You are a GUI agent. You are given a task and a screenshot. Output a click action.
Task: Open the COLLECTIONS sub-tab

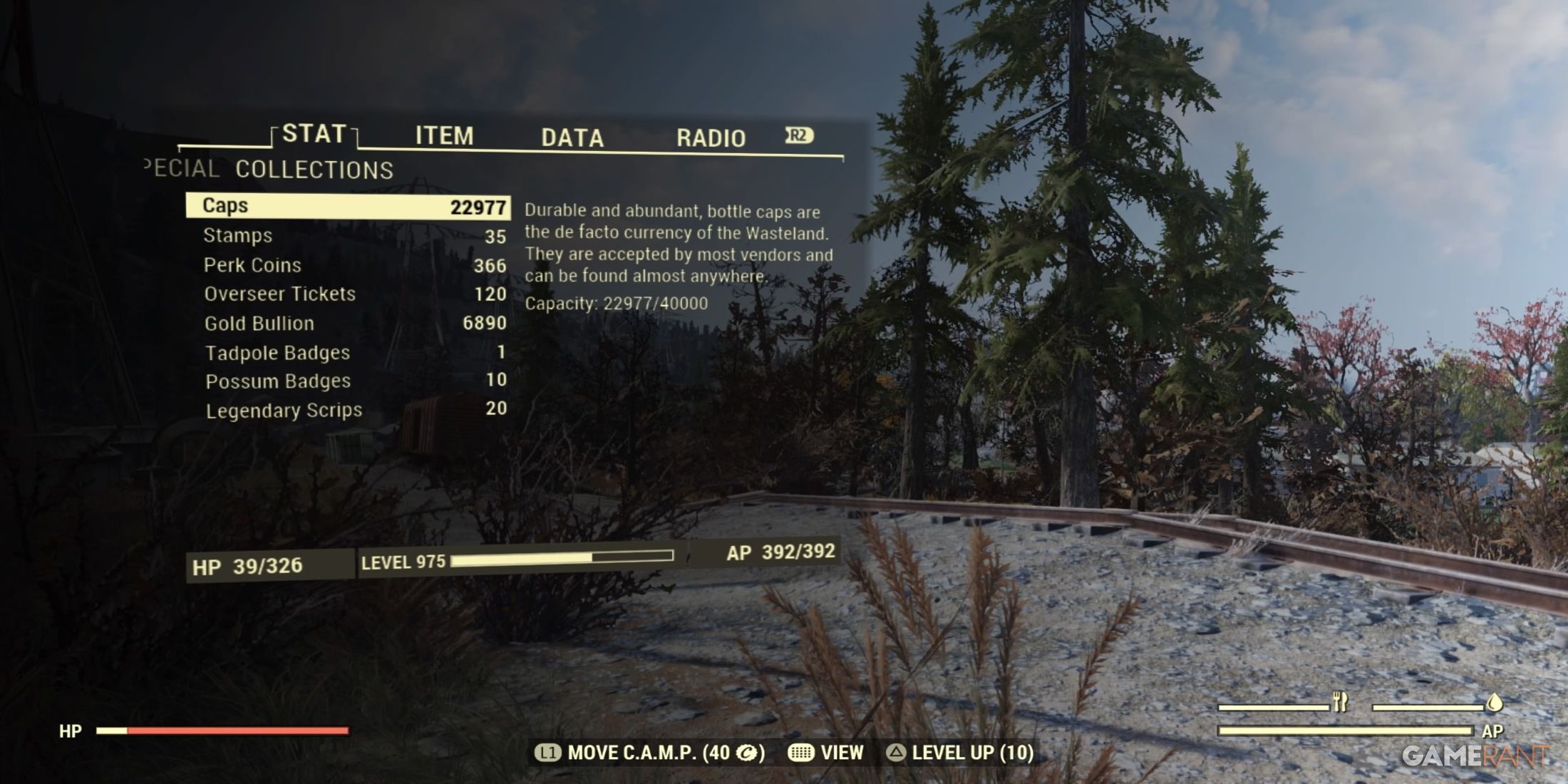click(314, 170)
